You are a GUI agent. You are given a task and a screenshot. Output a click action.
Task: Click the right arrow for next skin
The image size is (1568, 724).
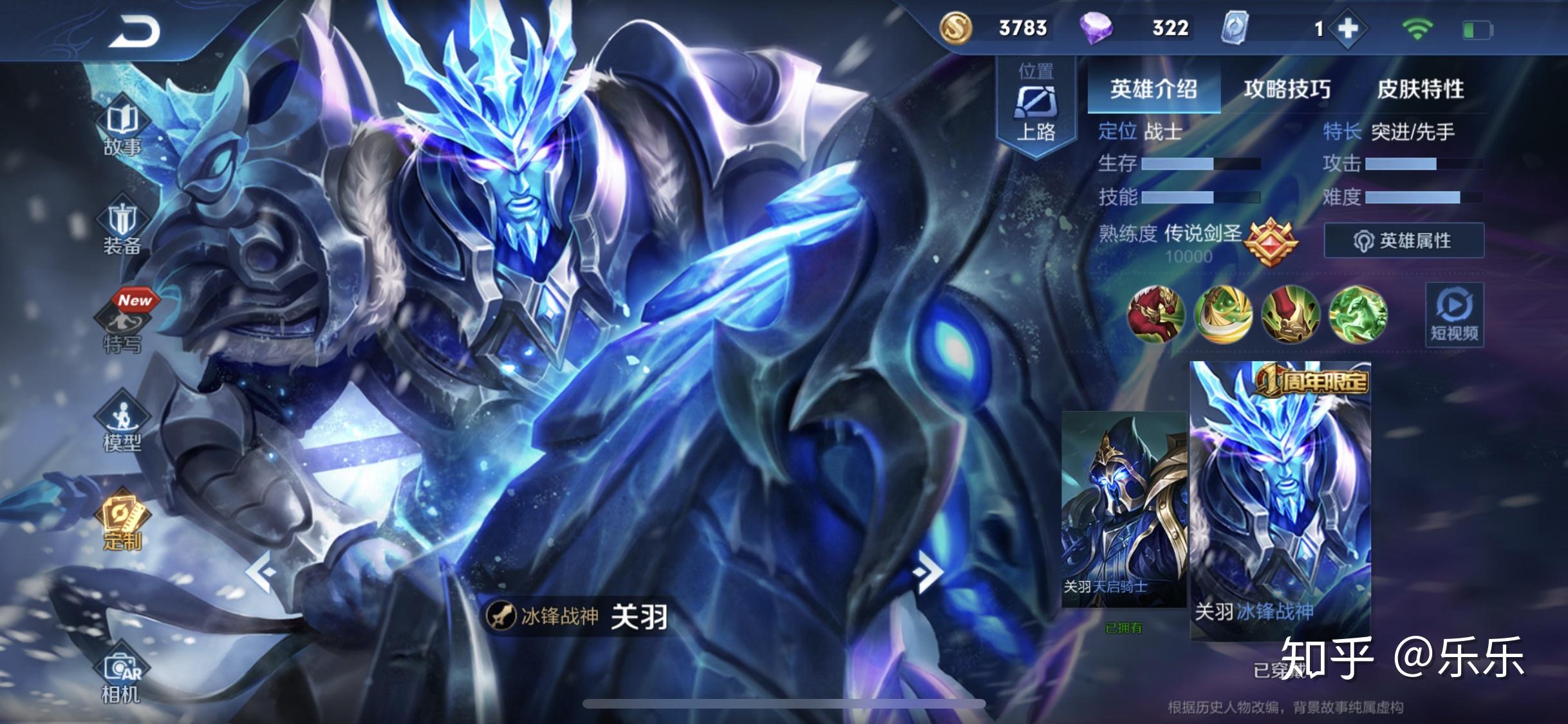coord(928,572)
